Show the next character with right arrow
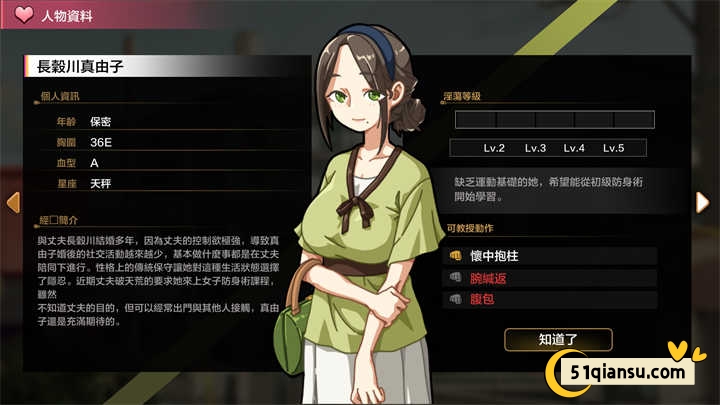Image resolution: width=720 pixels, height=405 pixels. (x=702, y=201)
